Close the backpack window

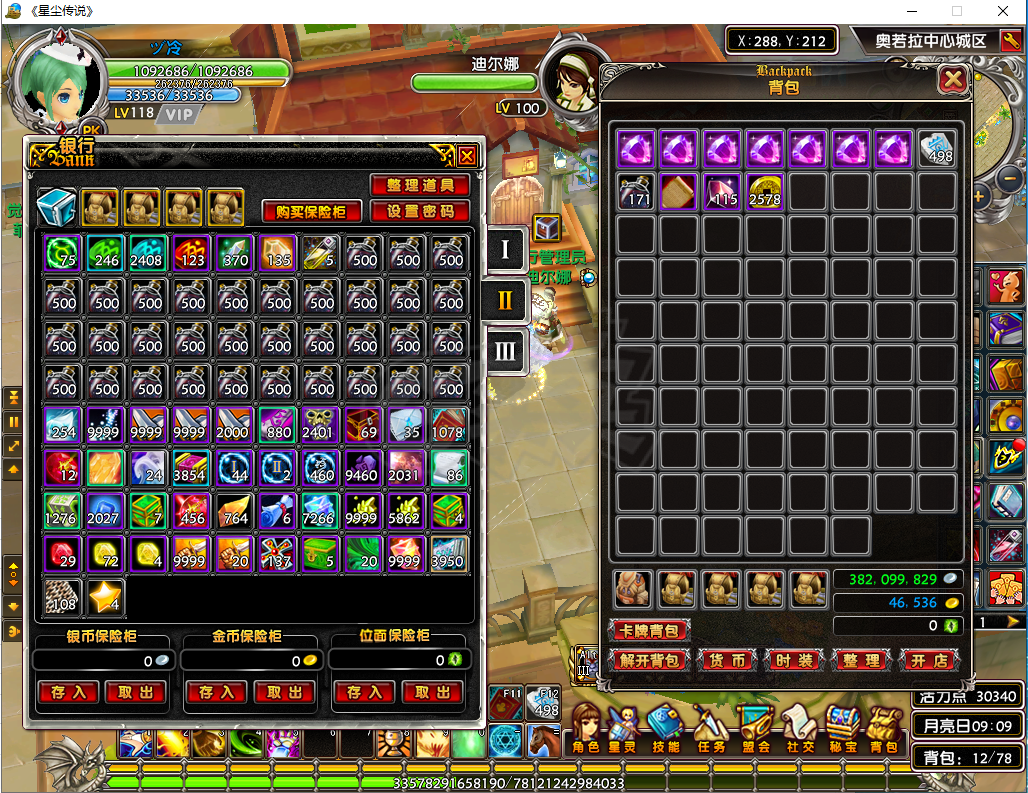pyautogui.click(x=953, y=80)
